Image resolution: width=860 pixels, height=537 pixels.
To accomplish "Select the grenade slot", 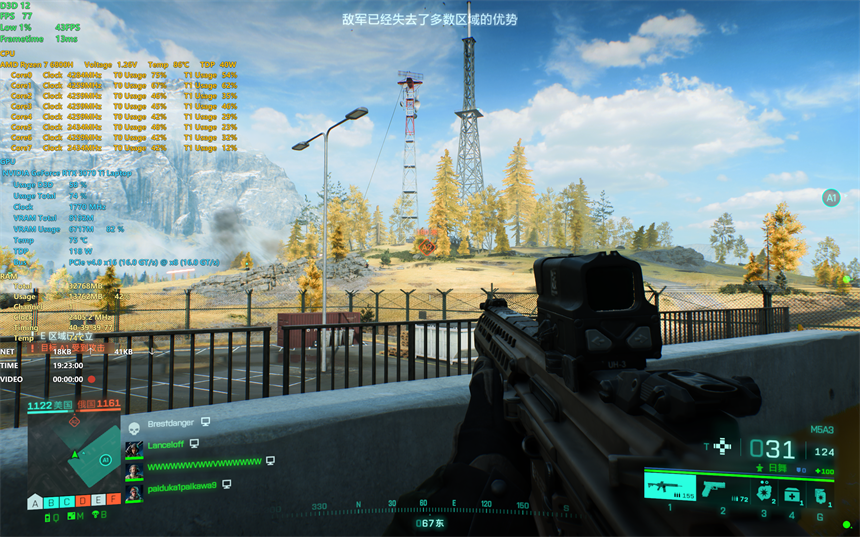I will coord(820,494).
